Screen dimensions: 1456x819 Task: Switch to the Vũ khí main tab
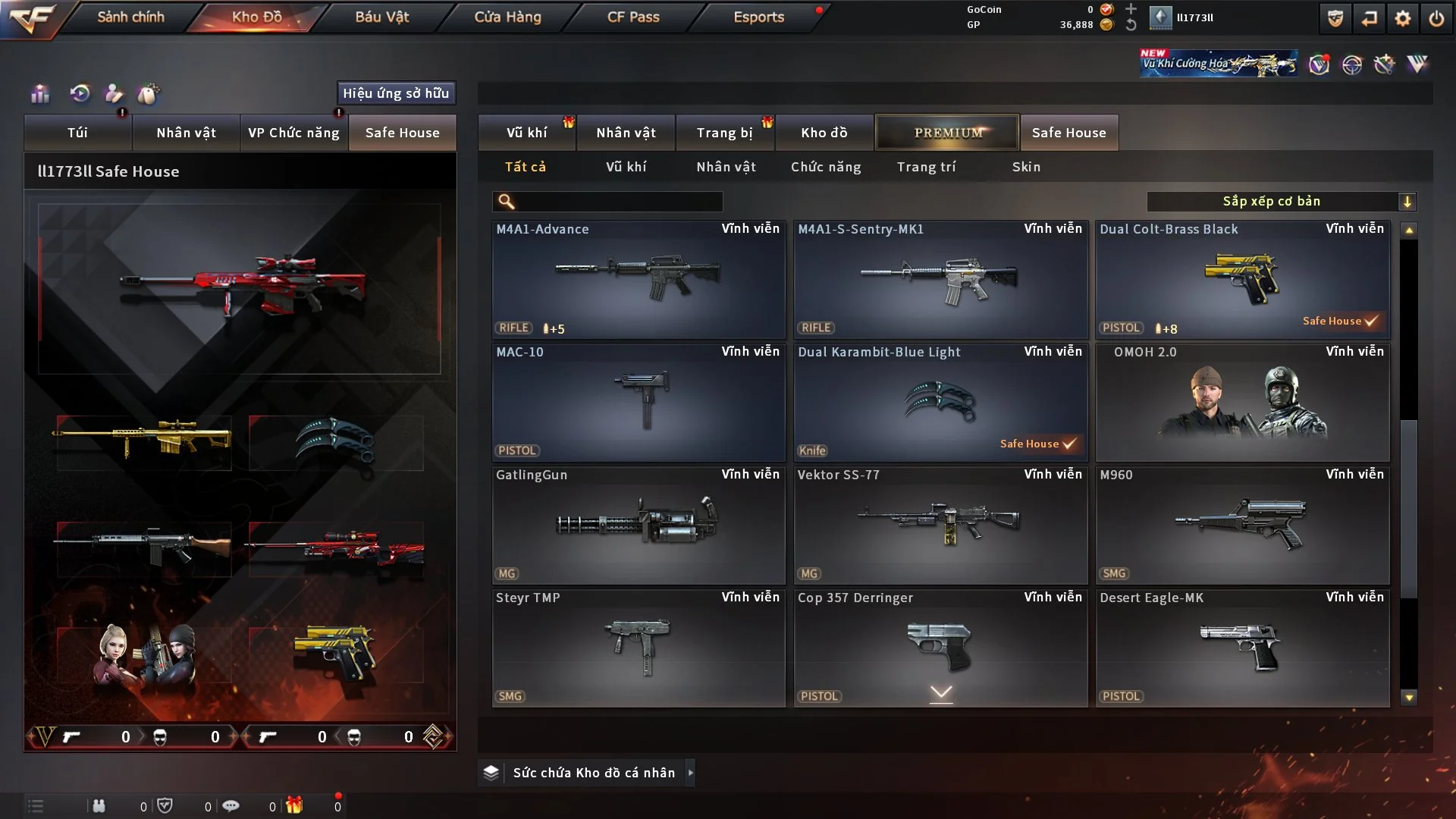coord(526,133)
